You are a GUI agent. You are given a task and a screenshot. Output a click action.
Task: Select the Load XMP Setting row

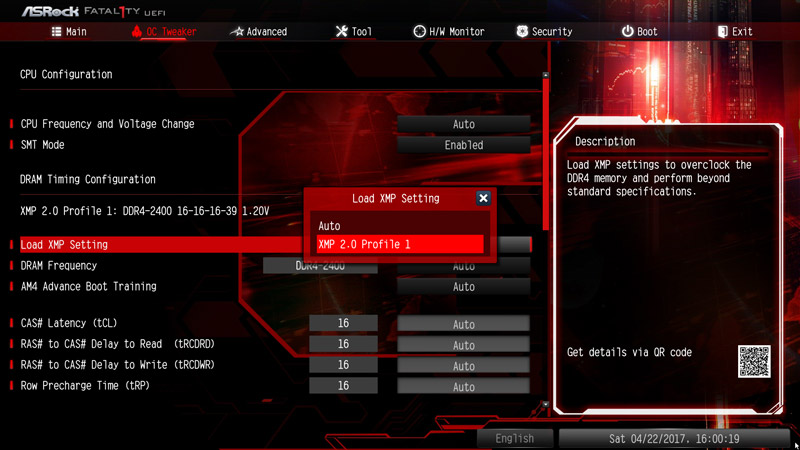coord(150,244)
